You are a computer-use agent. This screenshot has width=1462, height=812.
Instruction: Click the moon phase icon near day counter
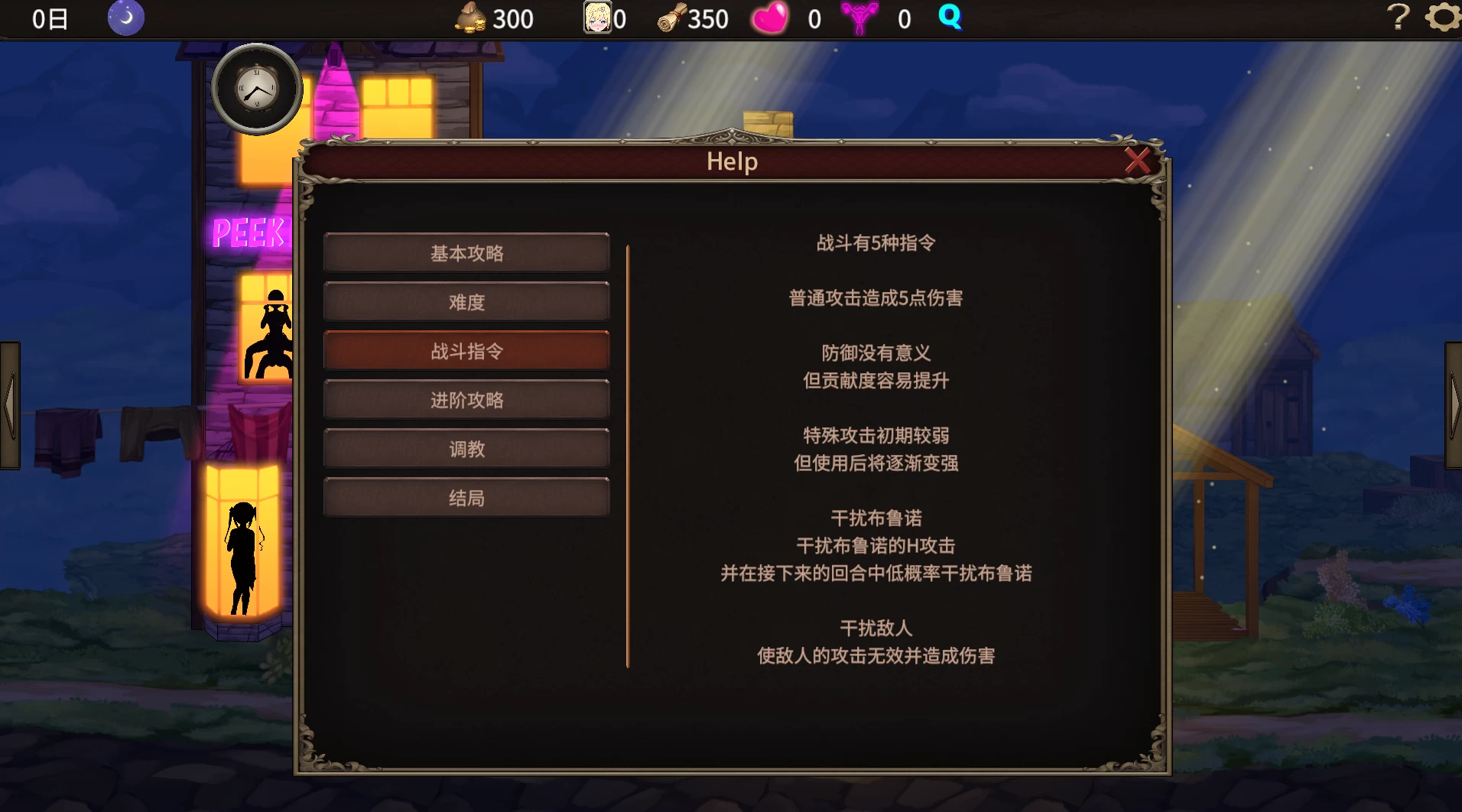click(x=125, y=18)
